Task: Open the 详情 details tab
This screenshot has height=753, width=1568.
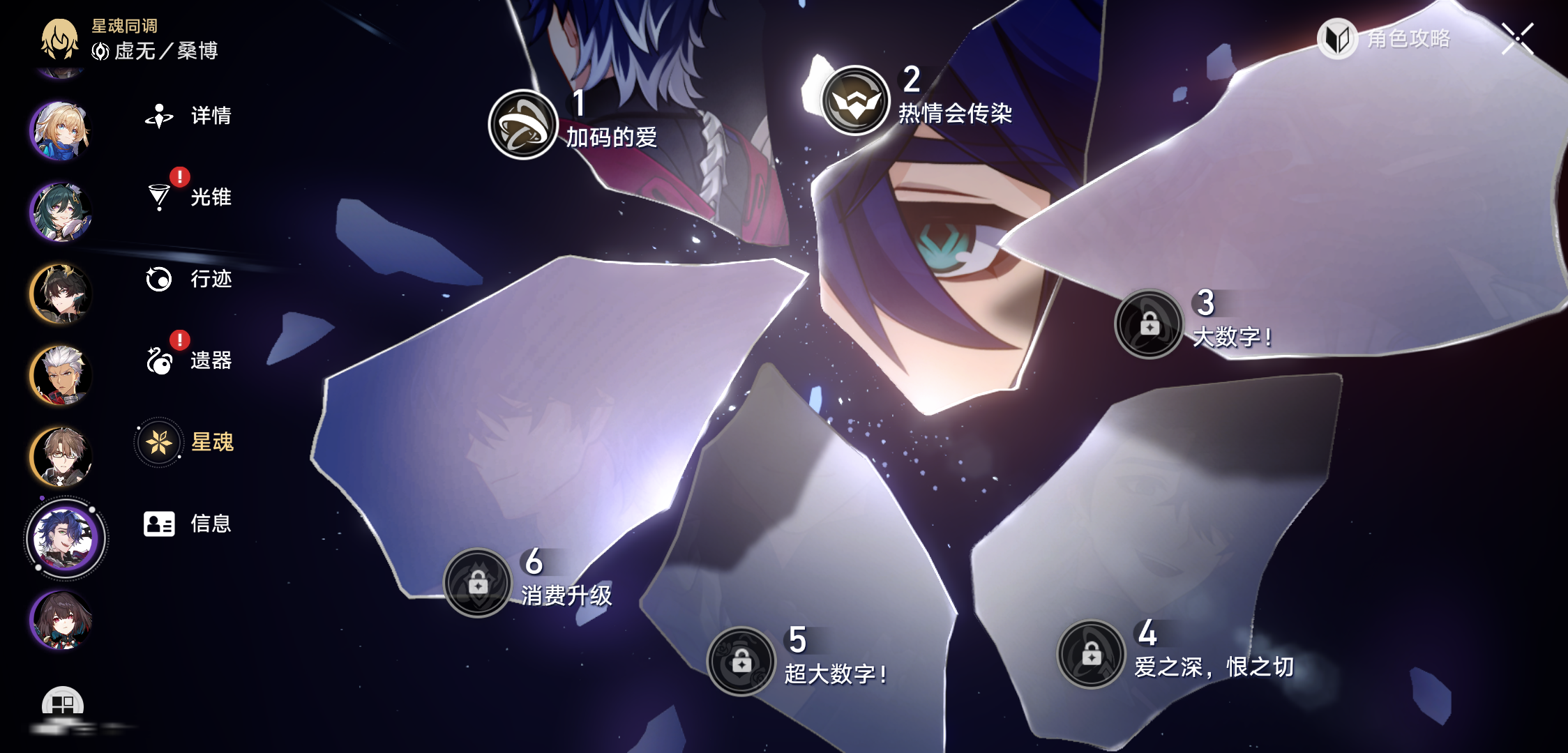Action: click(188, 116)
